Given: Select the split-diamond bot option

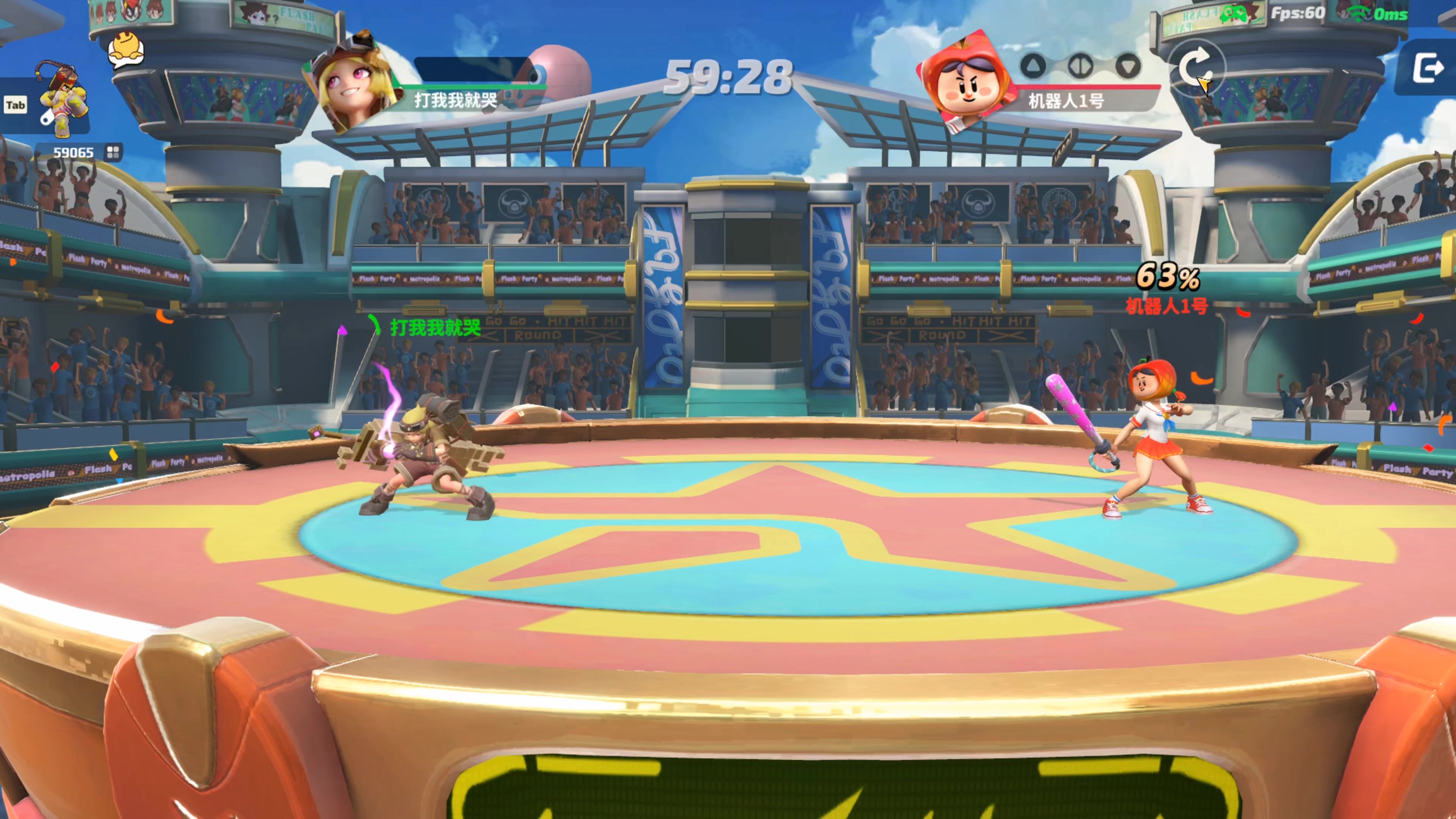Looking at the screenshot, I should point(1081,66).
